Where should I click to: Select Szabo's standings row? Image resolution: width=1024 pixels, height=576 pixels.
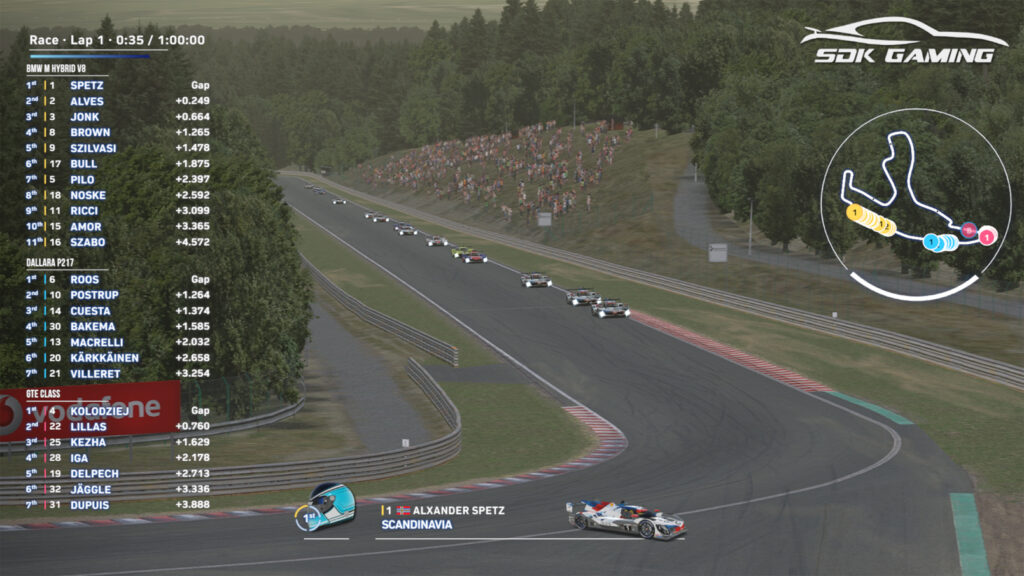tap(88, 242)
